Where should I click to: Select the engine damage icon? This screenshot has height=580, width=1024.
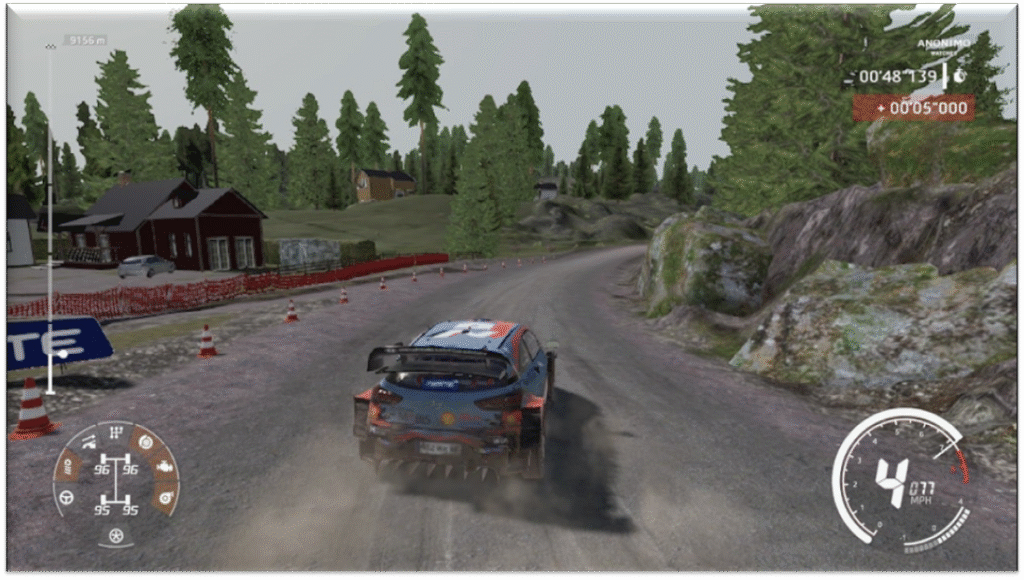pos(164,467)
